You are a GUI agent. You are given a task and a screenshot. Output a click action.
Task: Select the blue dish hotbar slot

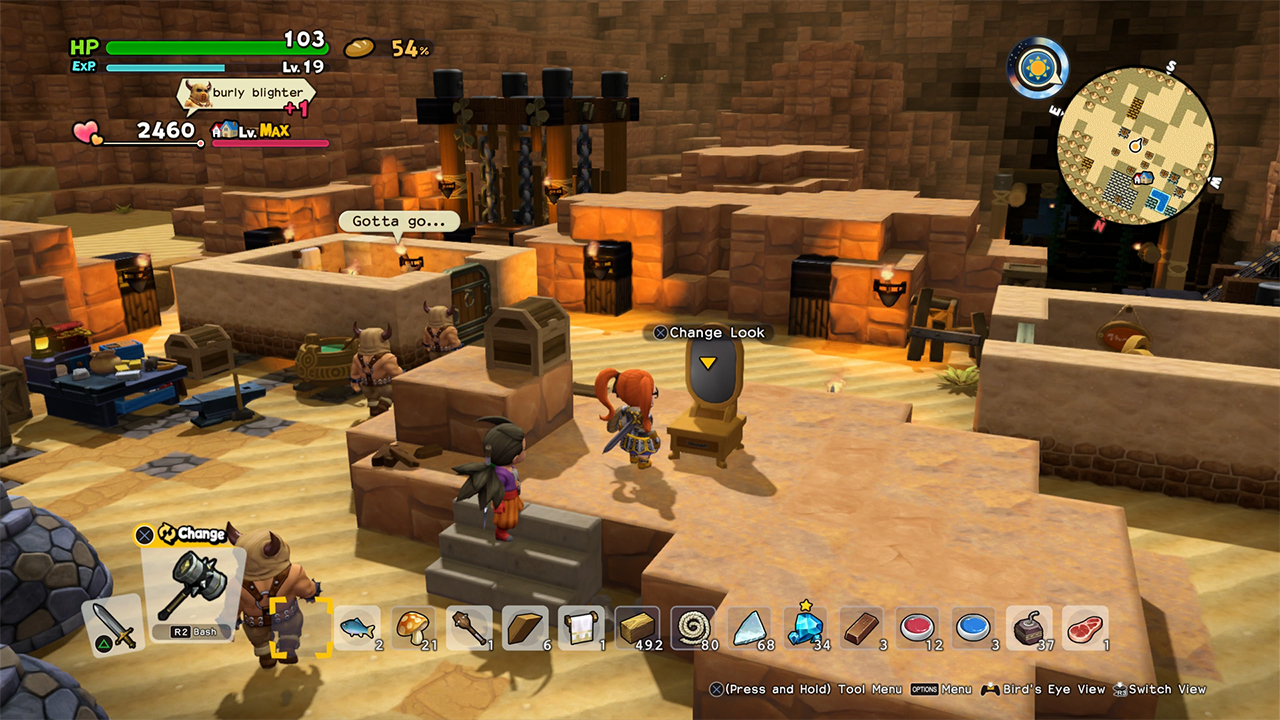(x=973, y=628)
